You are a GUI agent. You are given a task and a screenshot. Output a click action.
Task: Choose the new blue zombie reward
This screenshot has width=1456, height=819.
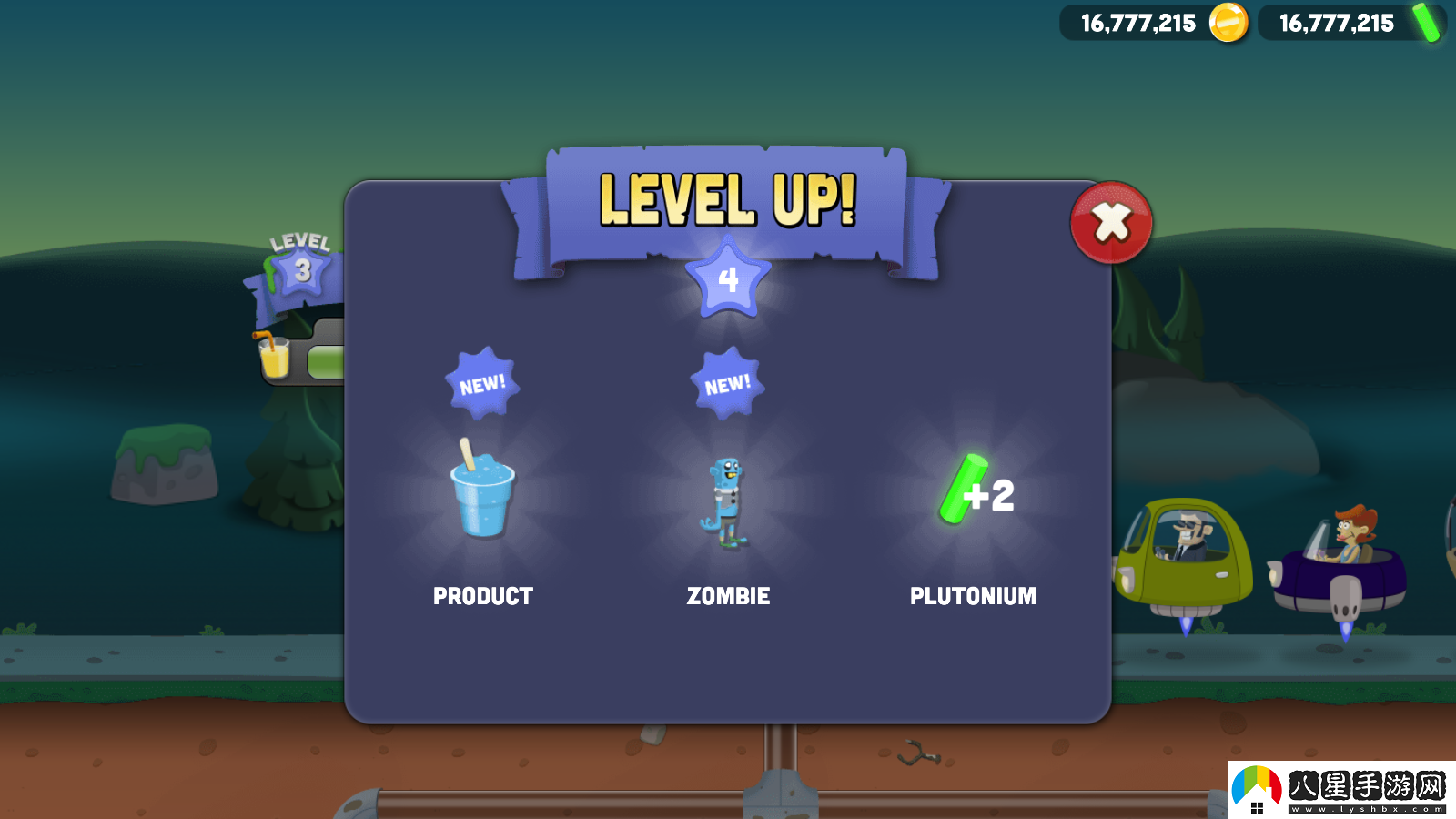point(727,502)
